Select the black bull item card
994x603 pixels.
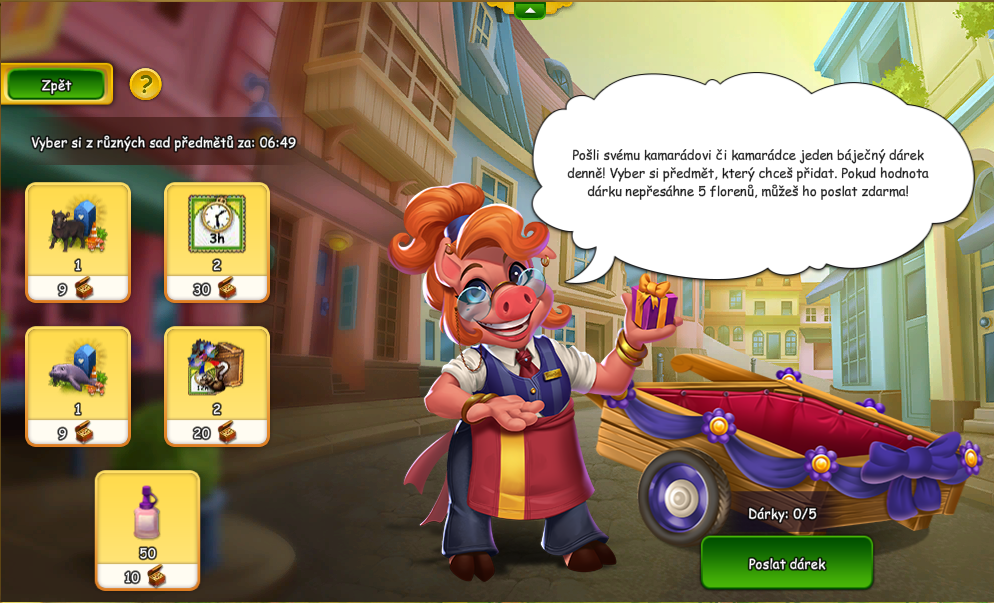click(x=78, y=240)
